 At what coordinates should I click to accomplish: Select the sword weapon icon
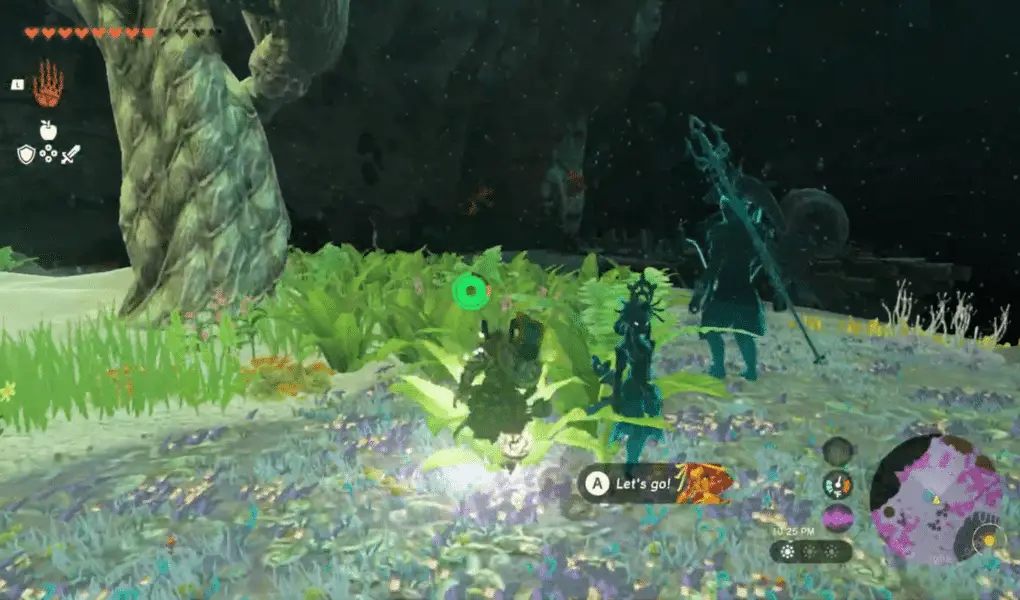tap(70, 154)
